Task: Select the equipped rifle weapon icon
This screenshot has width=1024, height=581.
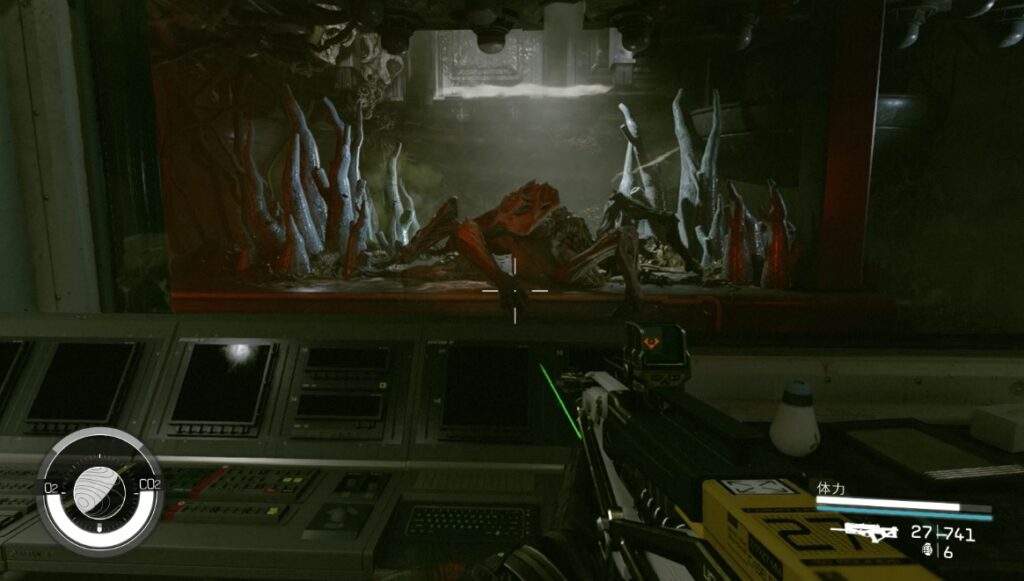Action: pyautogui.click(x=865, y=532)
